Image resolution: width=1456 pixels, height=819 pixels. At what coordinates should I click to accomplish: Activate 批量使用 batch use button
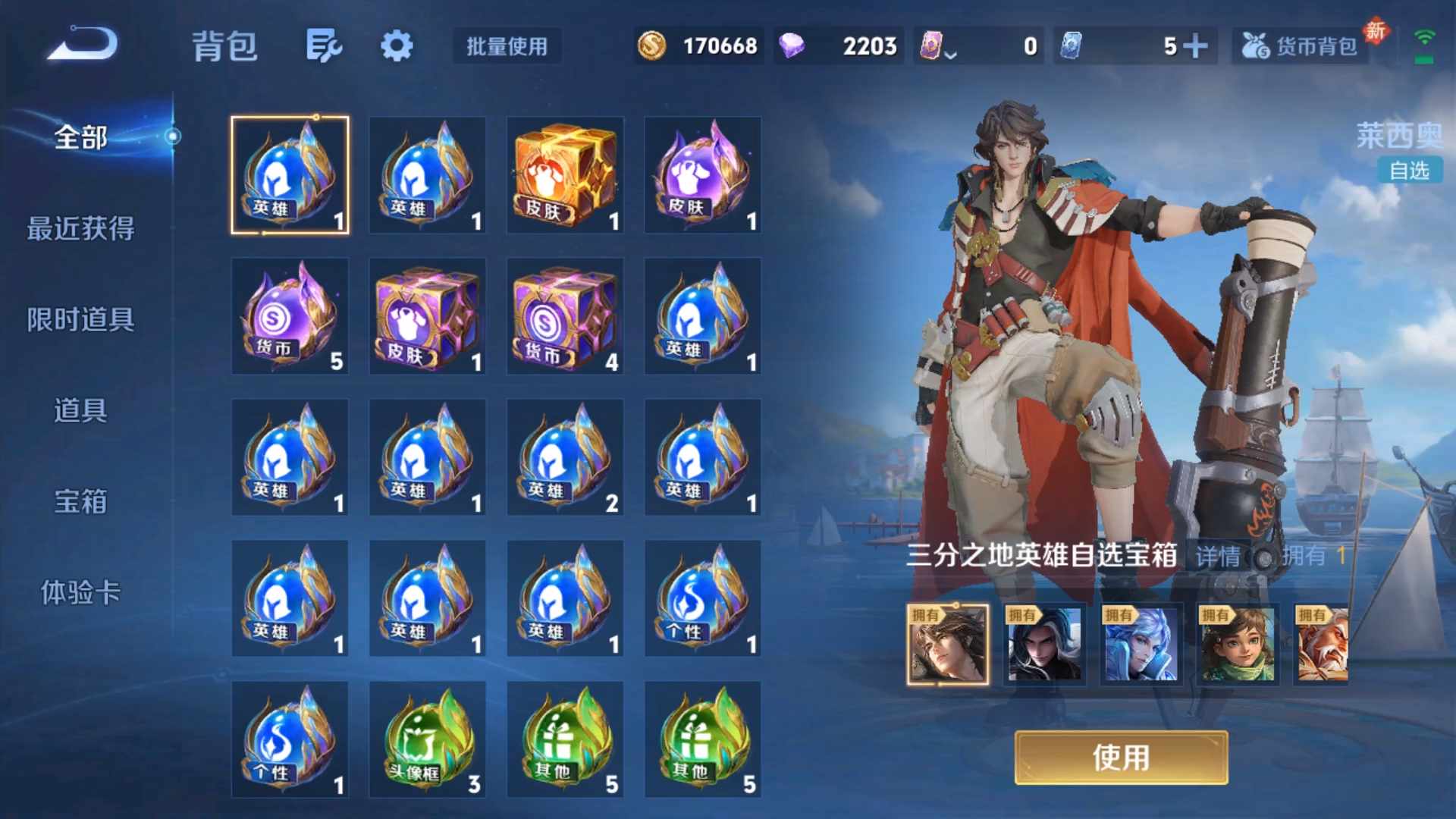pyautogui.click(x=507, y=46)
